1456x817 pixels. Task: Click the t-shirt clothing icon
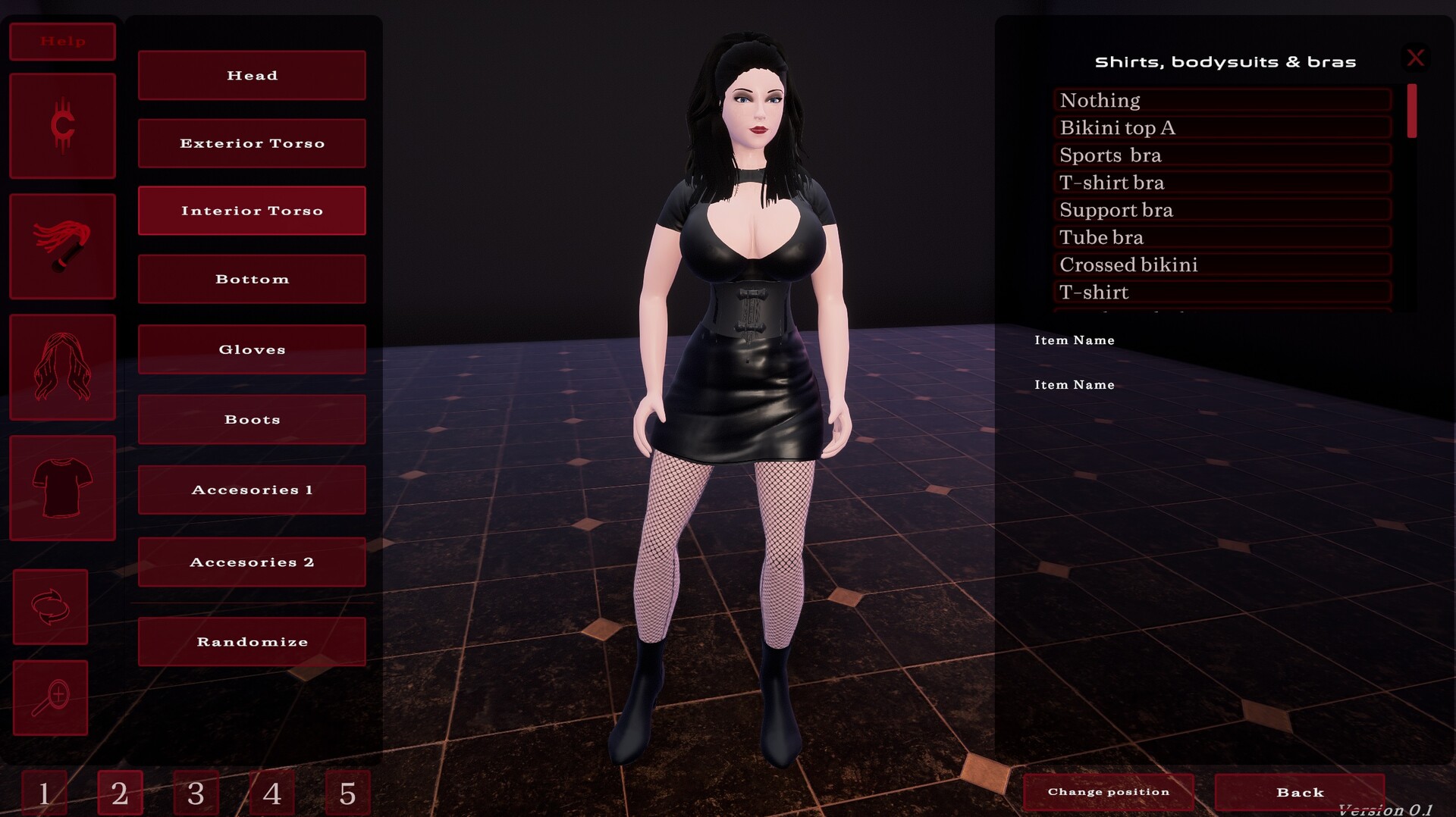click(62, 489)
